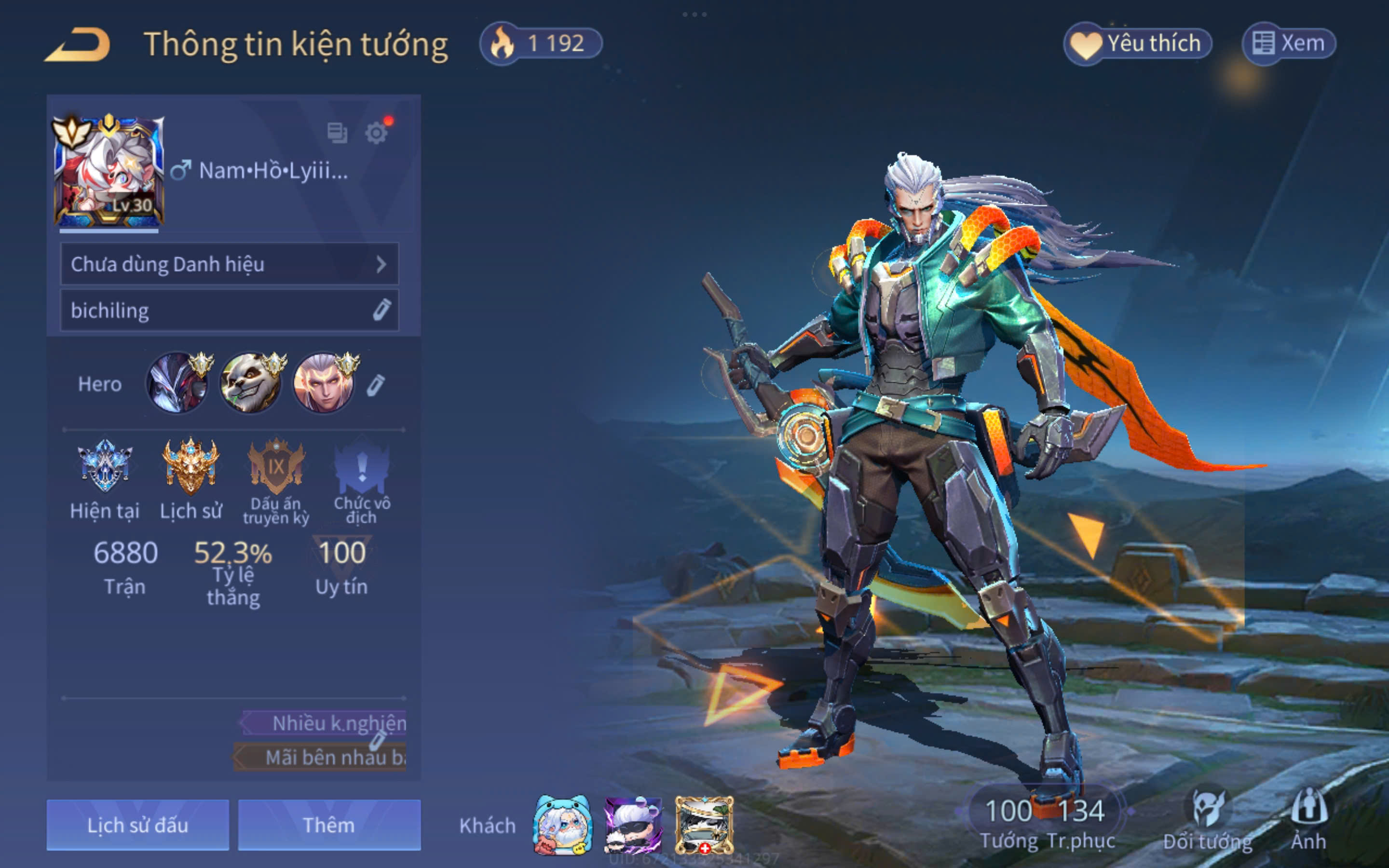Open Lịch sử đấu match history

pos(138,825)
